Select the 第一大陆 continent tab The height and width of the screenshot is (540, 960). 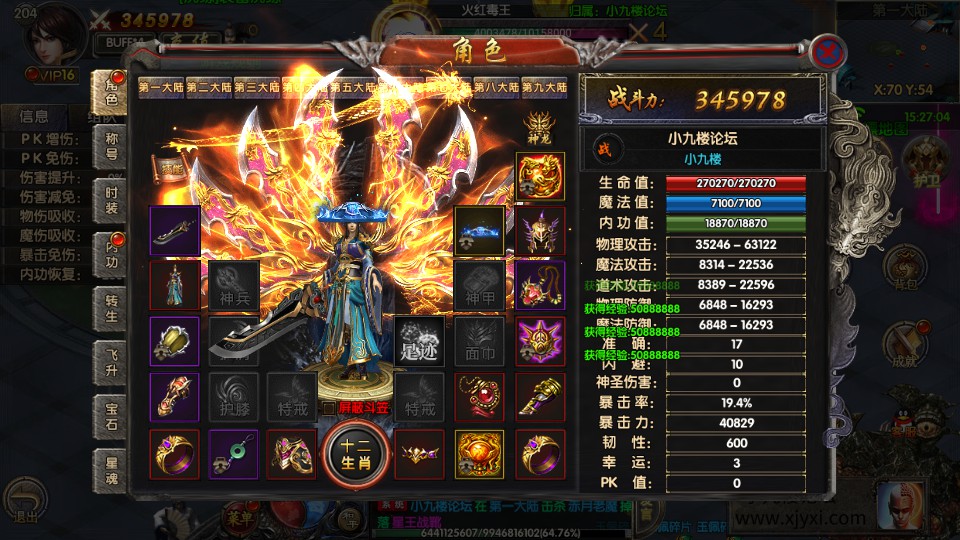(161, 88)
